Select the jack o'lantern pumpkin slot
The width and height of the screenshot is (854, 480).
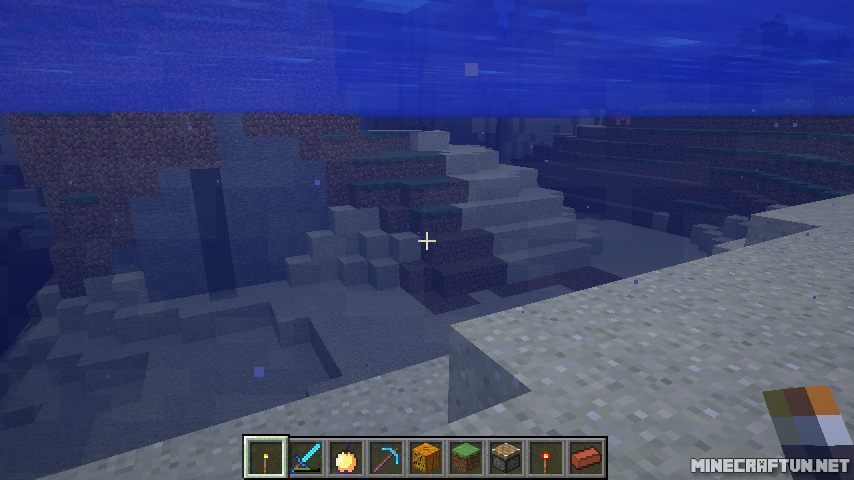coord(426,457)
